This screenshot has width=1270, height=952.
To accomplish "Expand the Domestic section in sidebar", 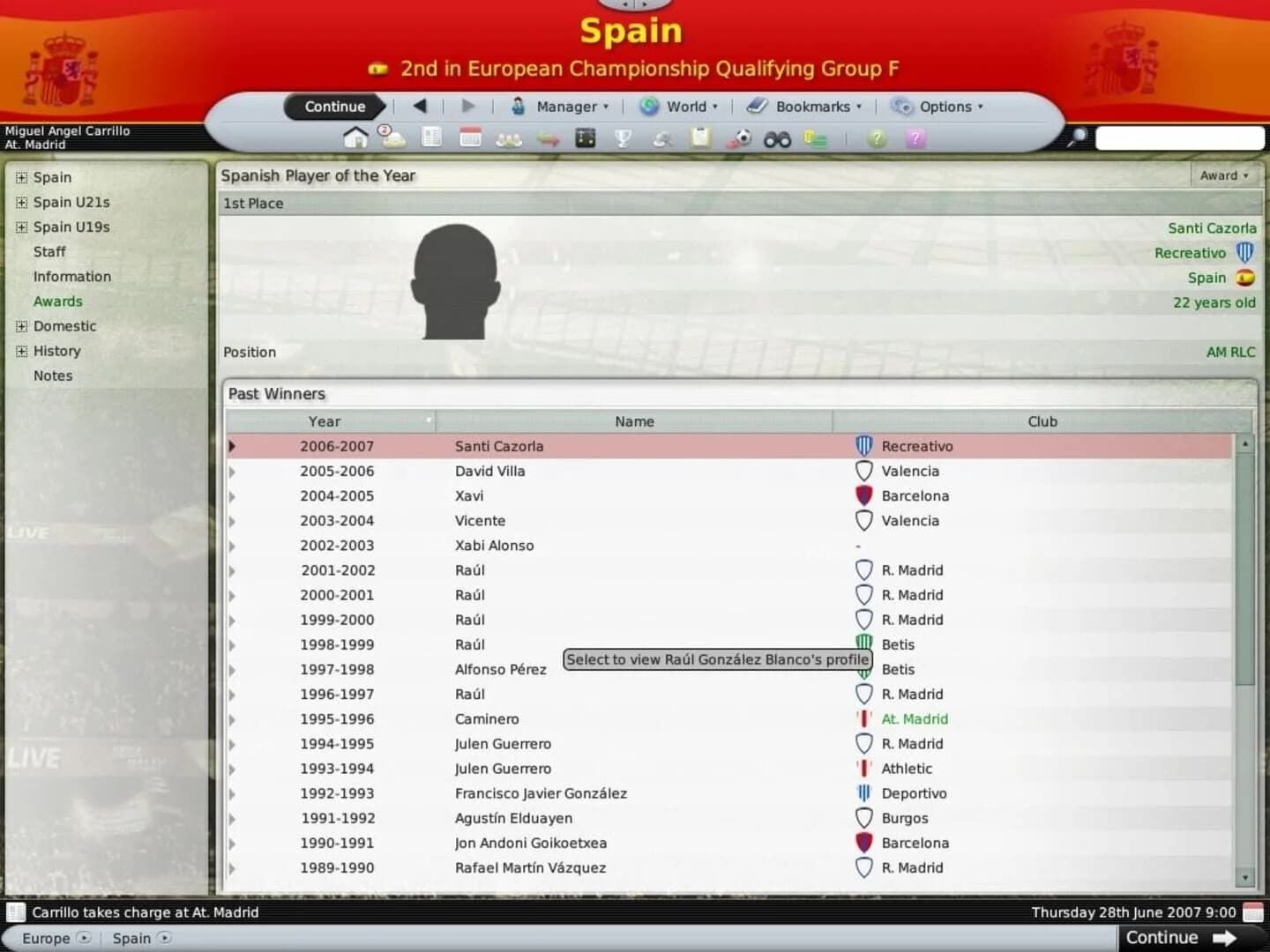I will click(x=20, y=326).
